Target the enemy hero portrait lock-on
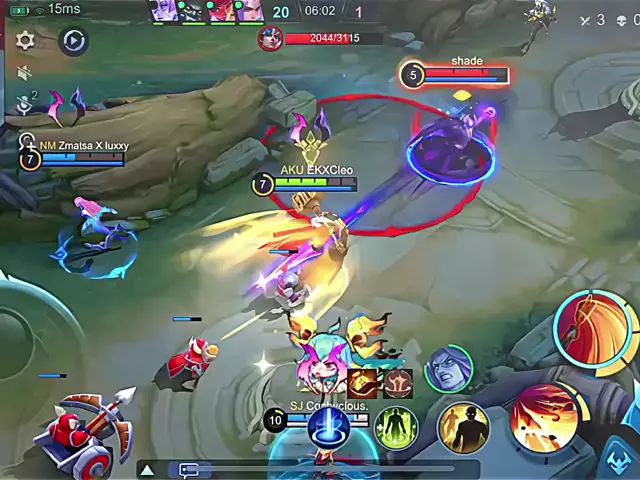Screen dimensions: 640x480 tap(448, 369)
